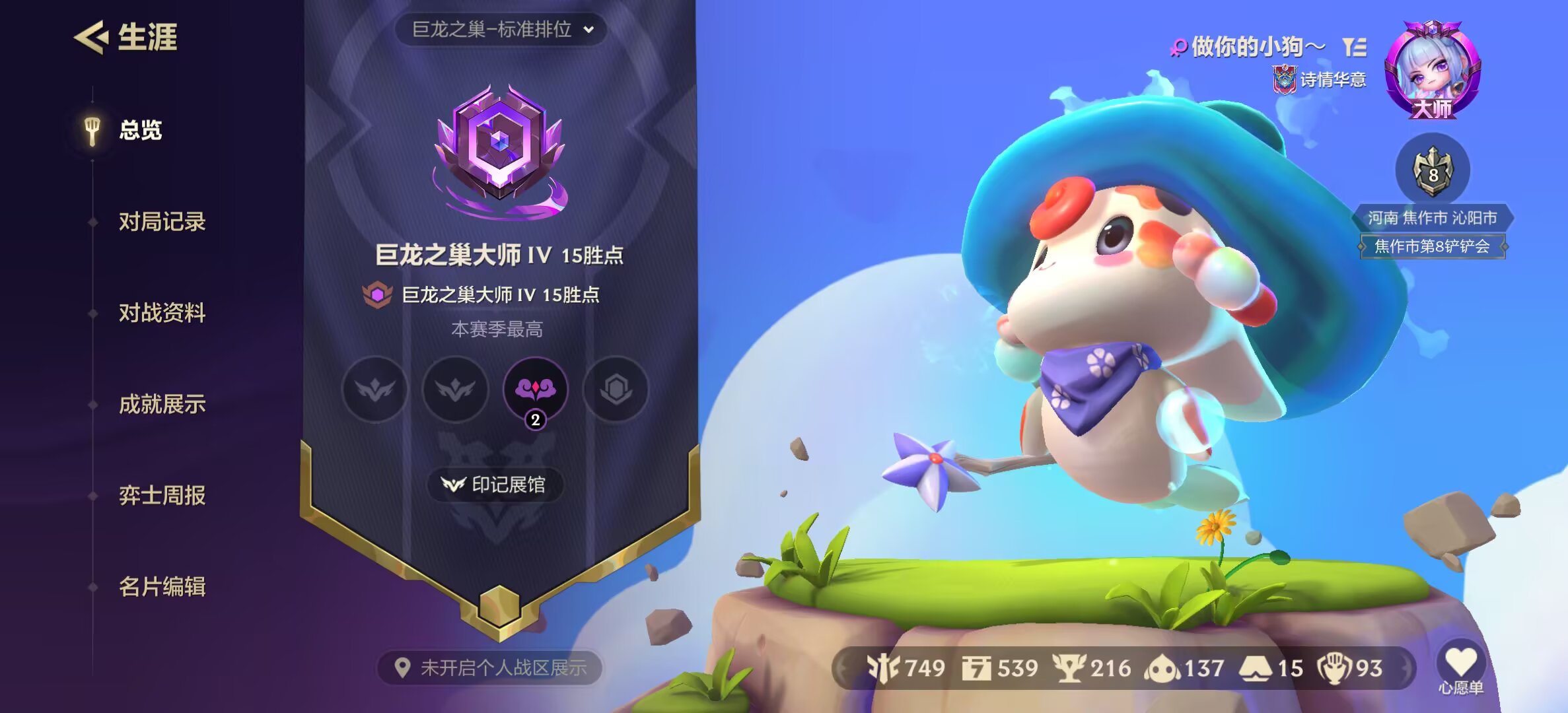Choose the 名片编辑 card editing tab
Viewport: 1568px width, 713px height.
point(162,586)
